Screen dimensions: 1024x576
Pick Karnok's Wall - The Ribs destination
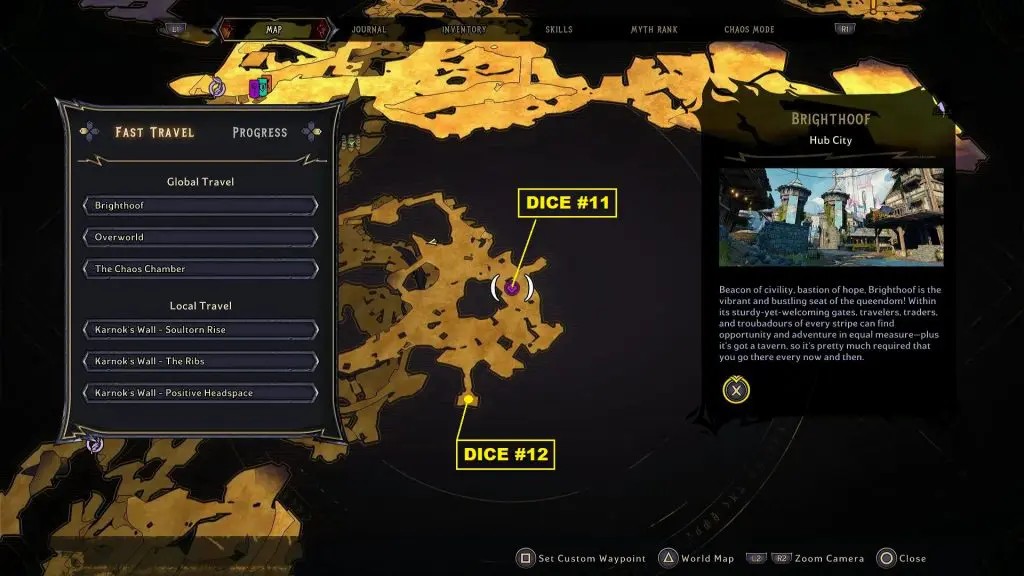tap(201, 361)
